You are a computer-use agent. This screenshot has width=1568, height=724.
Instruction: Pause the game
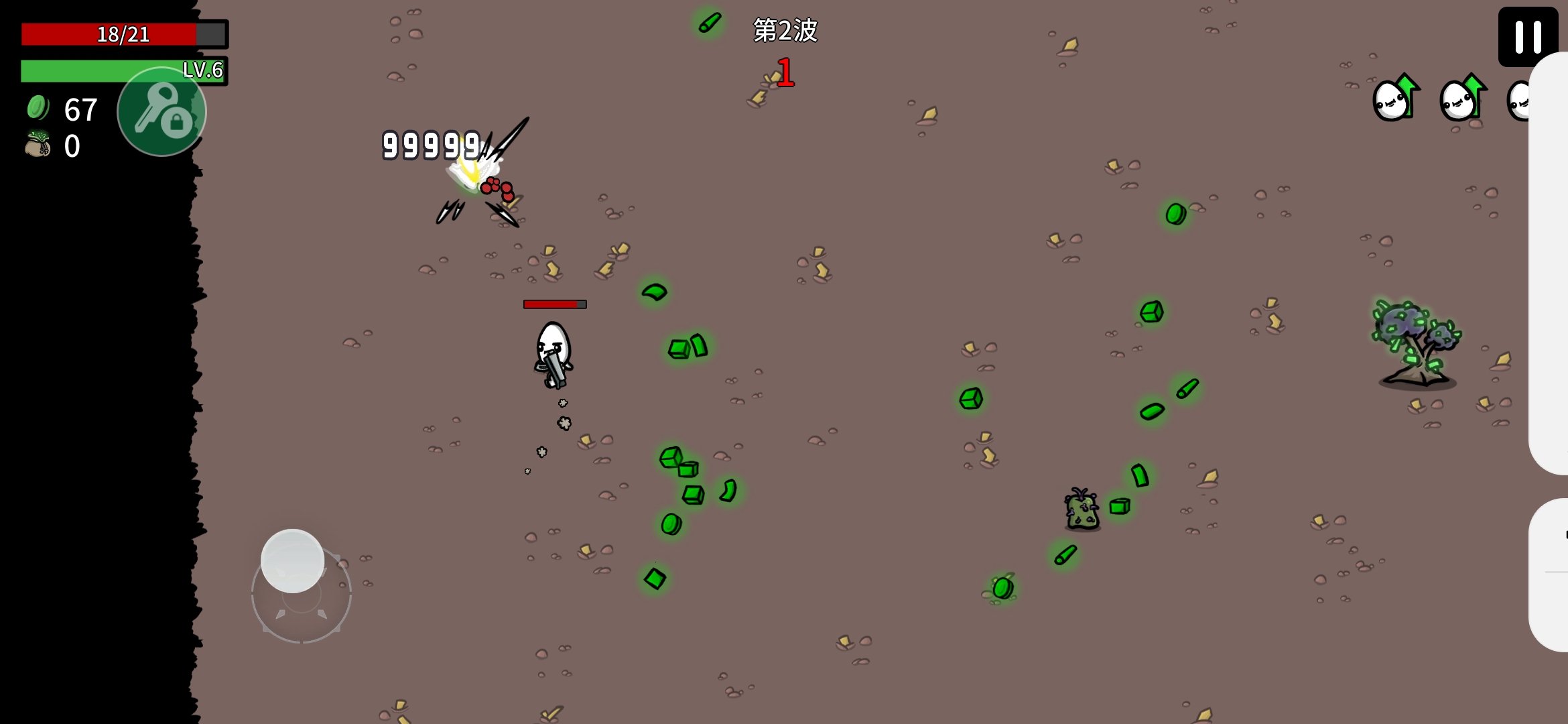pos(1528,36)
